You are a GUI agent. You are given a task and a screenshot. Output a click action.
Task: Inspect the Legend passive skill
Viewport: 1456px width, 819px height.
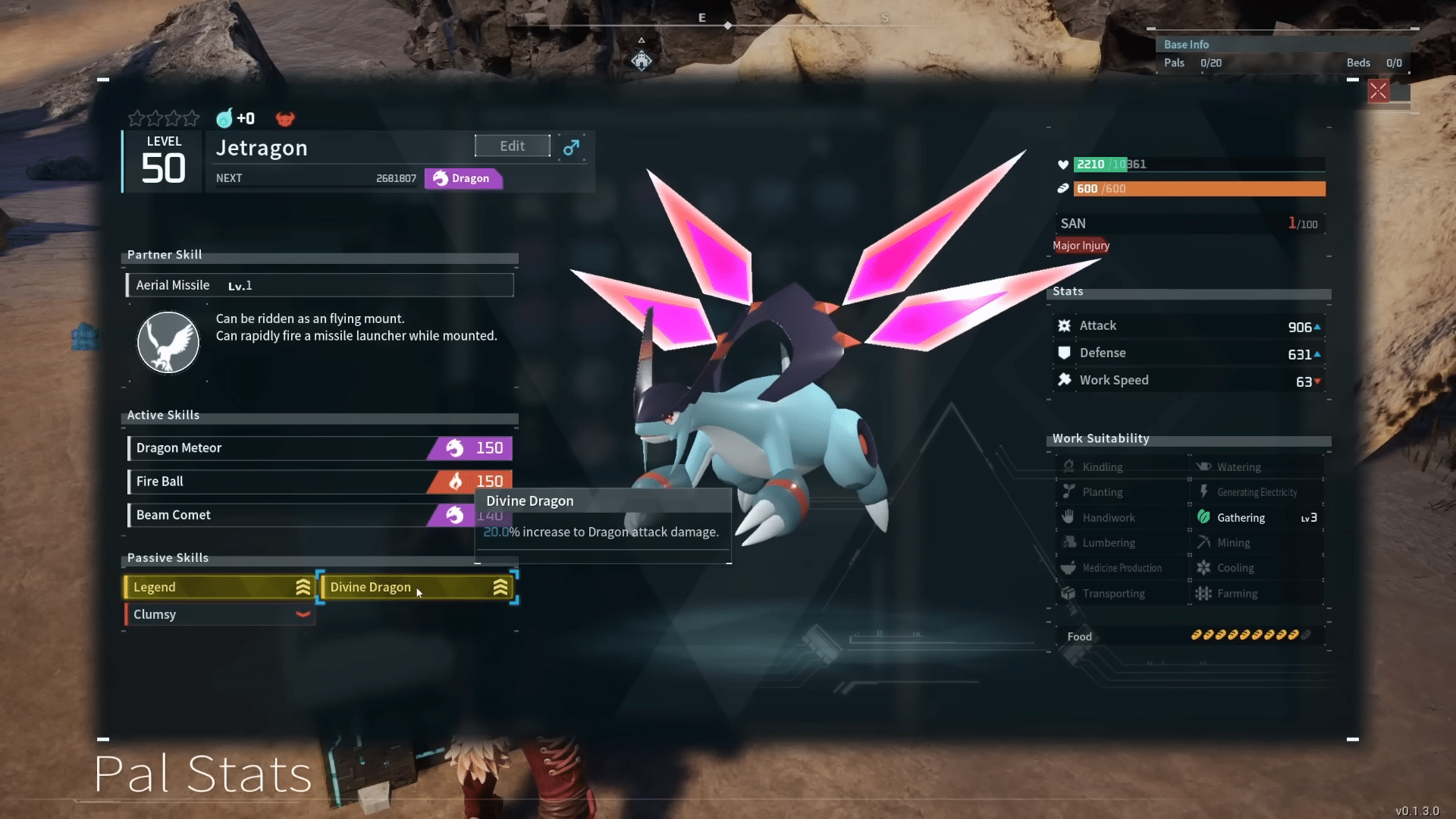click(x=219, y=587)
